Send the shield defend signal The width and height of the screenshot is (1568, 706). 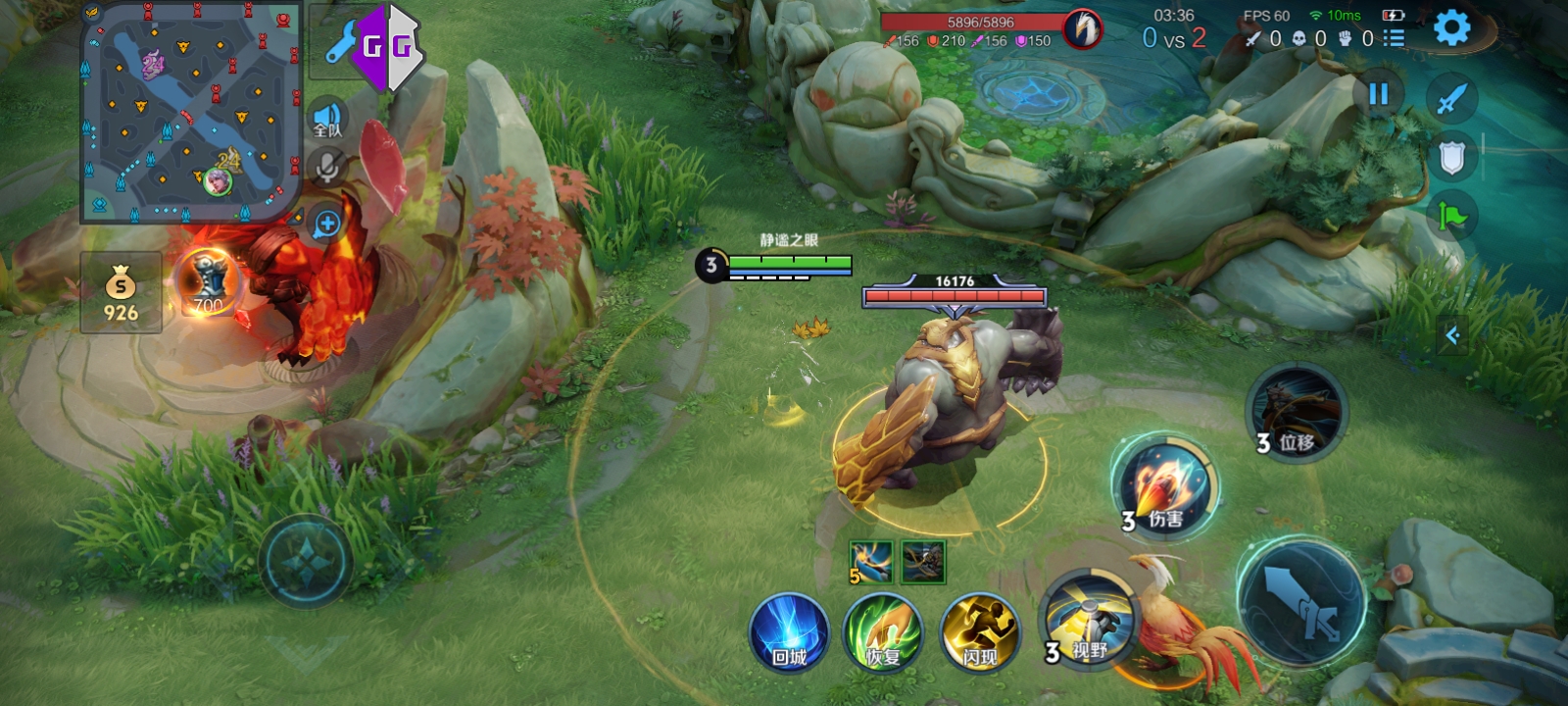[1451, 157]
